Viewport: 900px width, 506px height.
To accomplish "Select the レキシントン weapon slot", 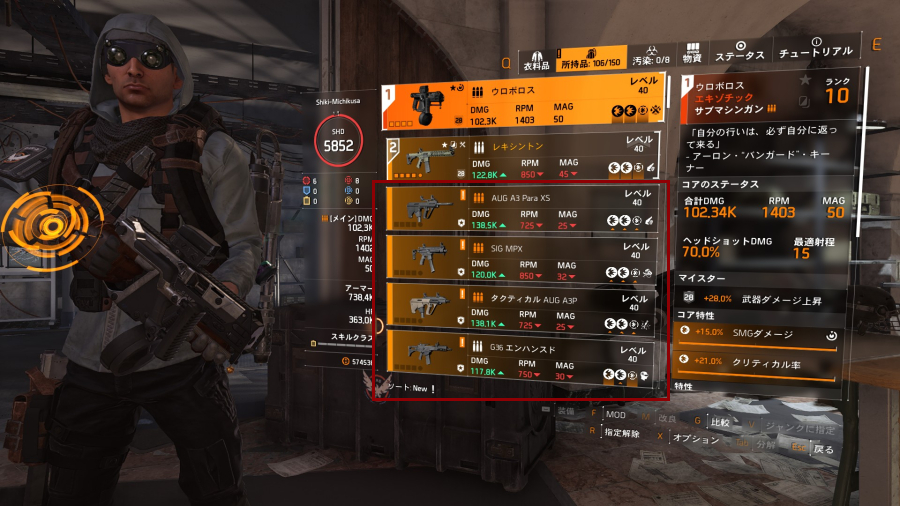I will coord(520,159).
